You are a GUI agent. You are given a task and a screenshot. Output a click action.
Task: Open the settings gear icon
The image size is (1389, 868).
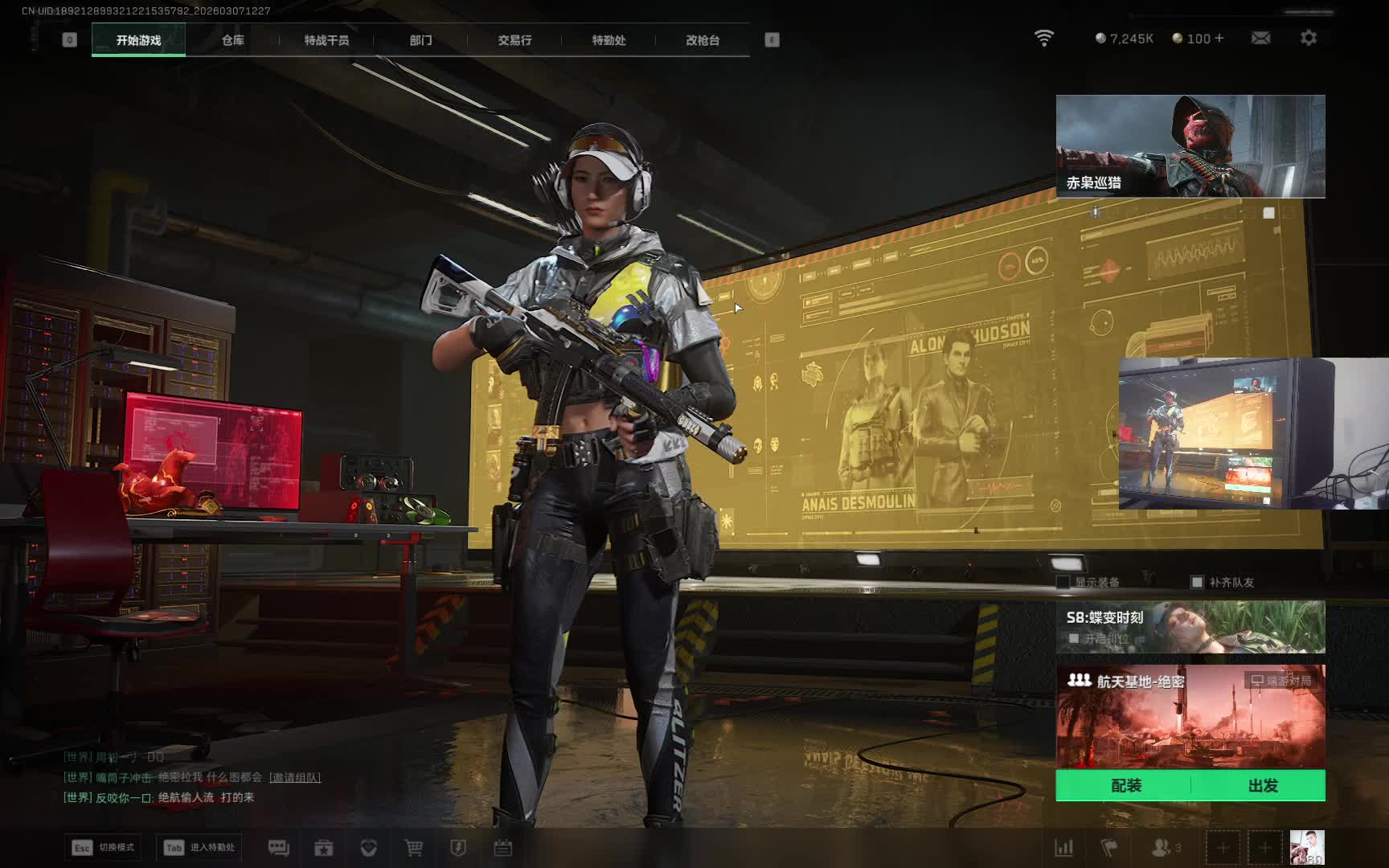[x=1309, y=38]
